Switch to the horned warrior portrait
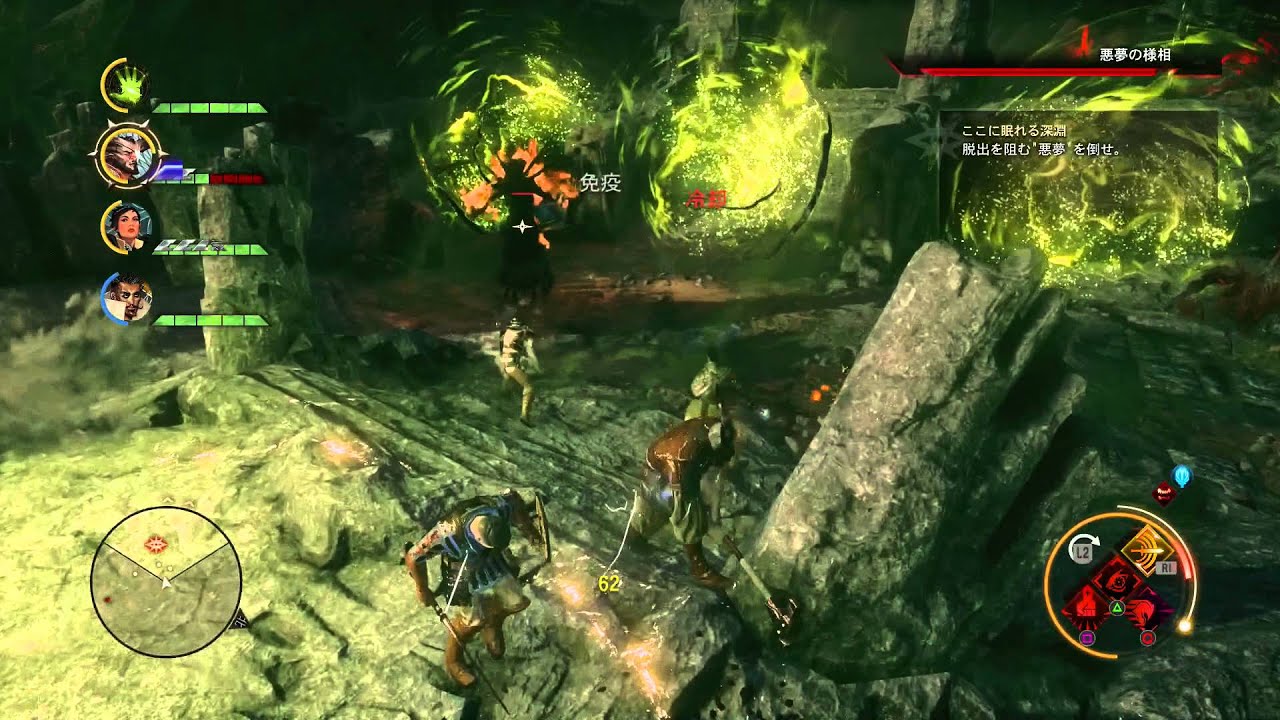This screenshot has height=720, width=1280. pyautogui.click(x=125, y=158)
